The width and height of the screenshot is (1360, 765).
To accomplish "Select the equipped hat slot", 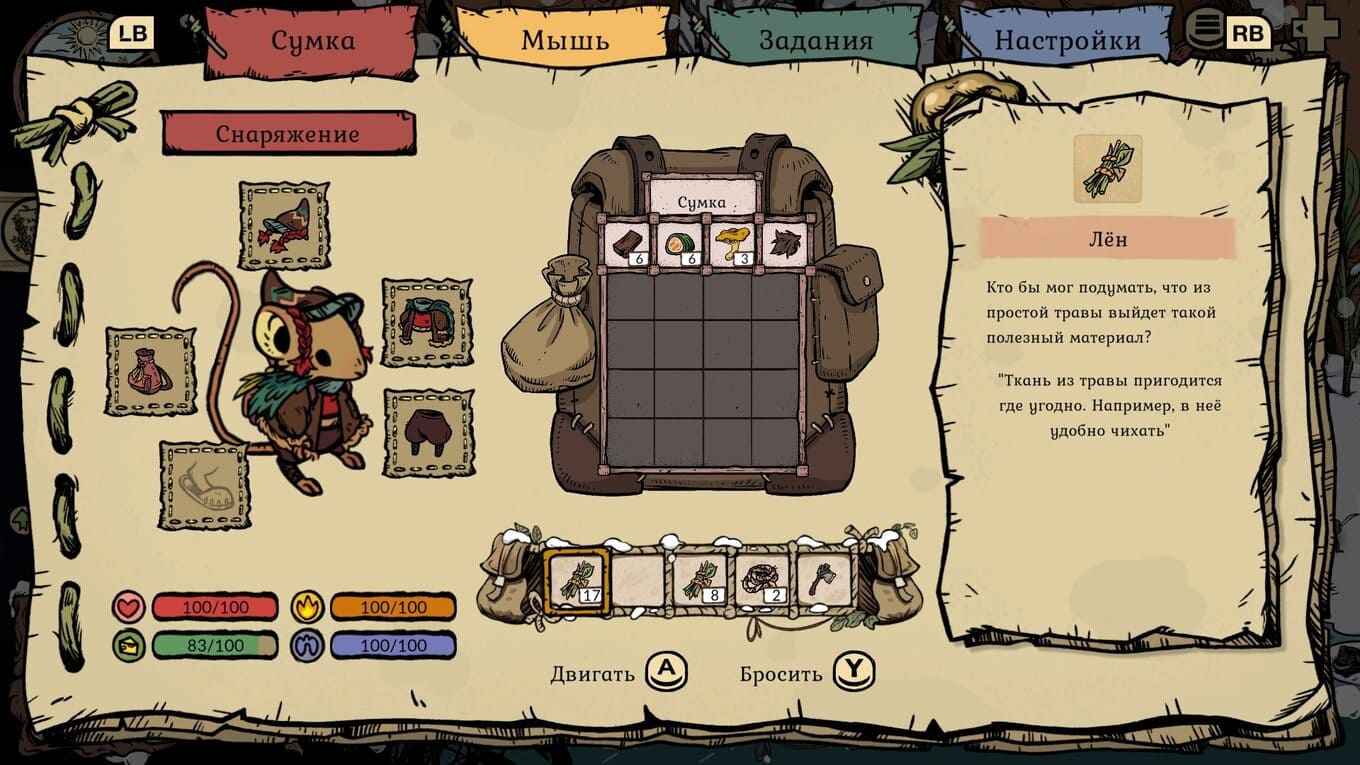I will (284, 225).
